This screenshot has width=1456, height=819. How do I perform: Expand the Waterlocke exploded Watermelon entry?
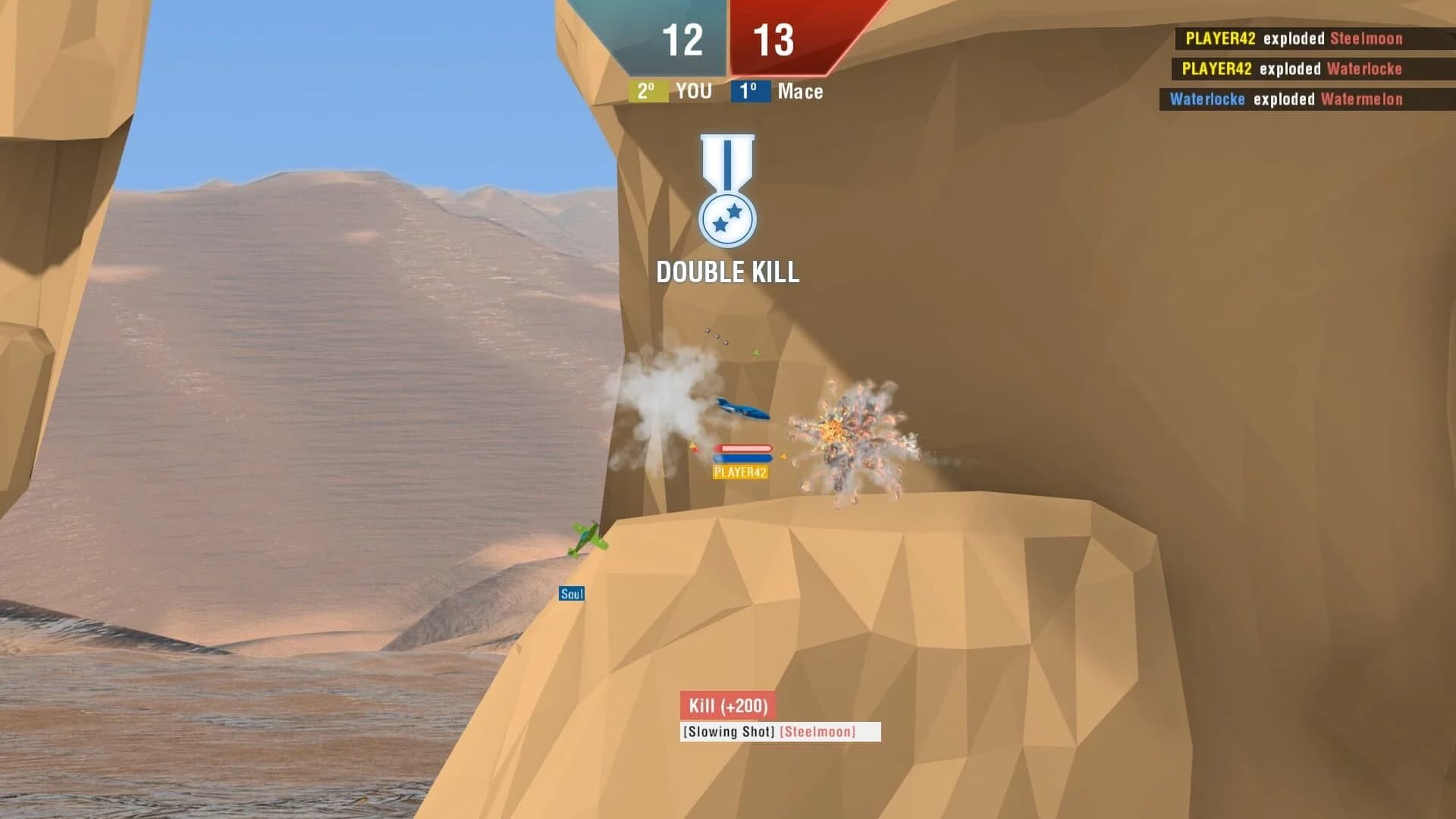pyautogui.click(x=1289, y=99)
